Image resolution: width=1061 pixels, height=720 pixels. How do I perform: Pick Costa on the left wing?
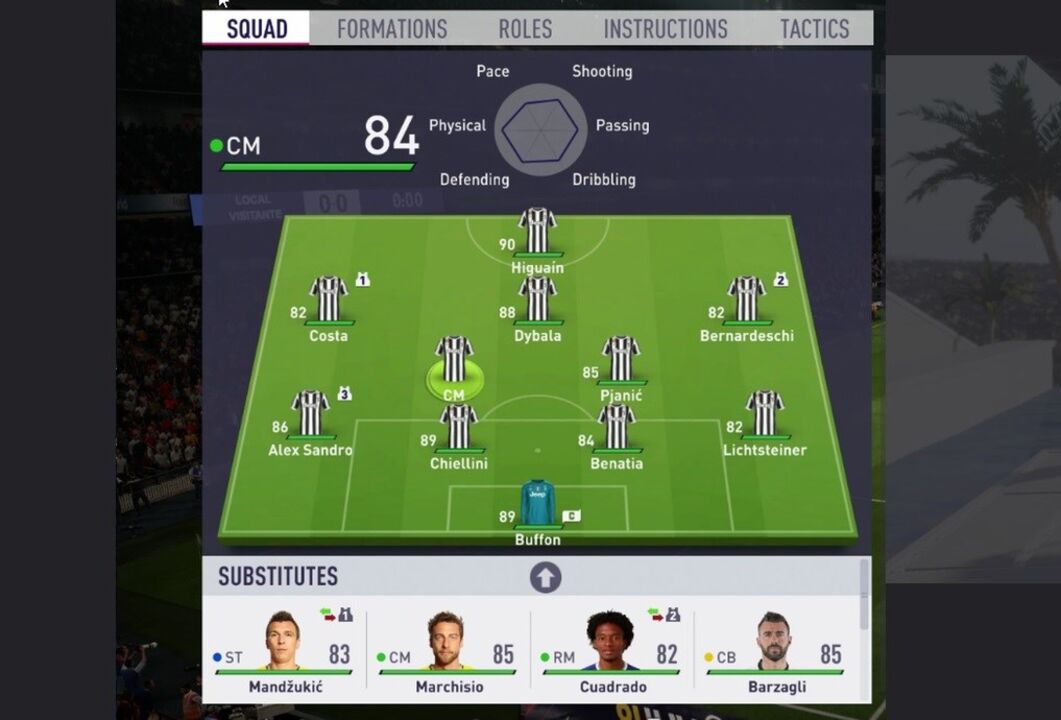(328, 300)
